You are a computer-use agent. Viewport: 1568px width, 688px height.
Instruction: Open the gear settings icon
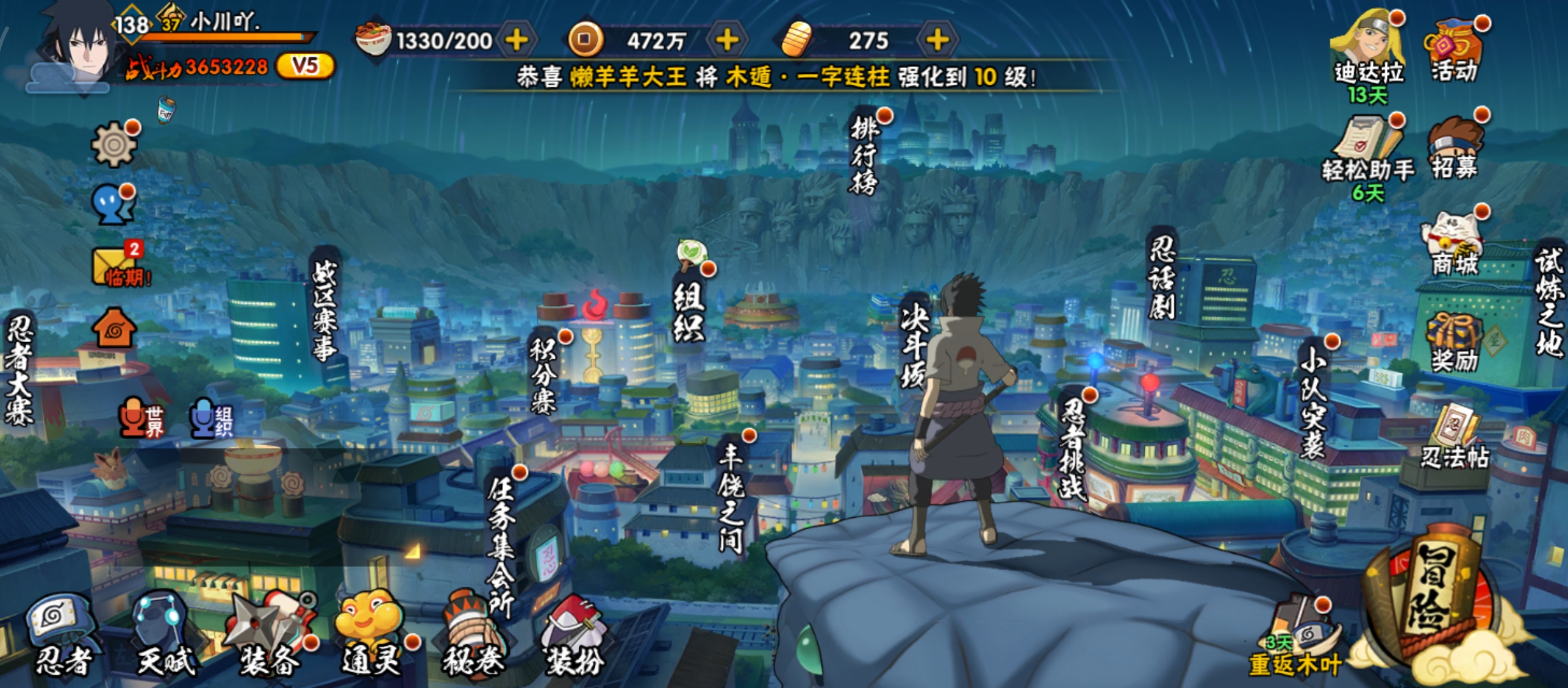coord(113,145)
